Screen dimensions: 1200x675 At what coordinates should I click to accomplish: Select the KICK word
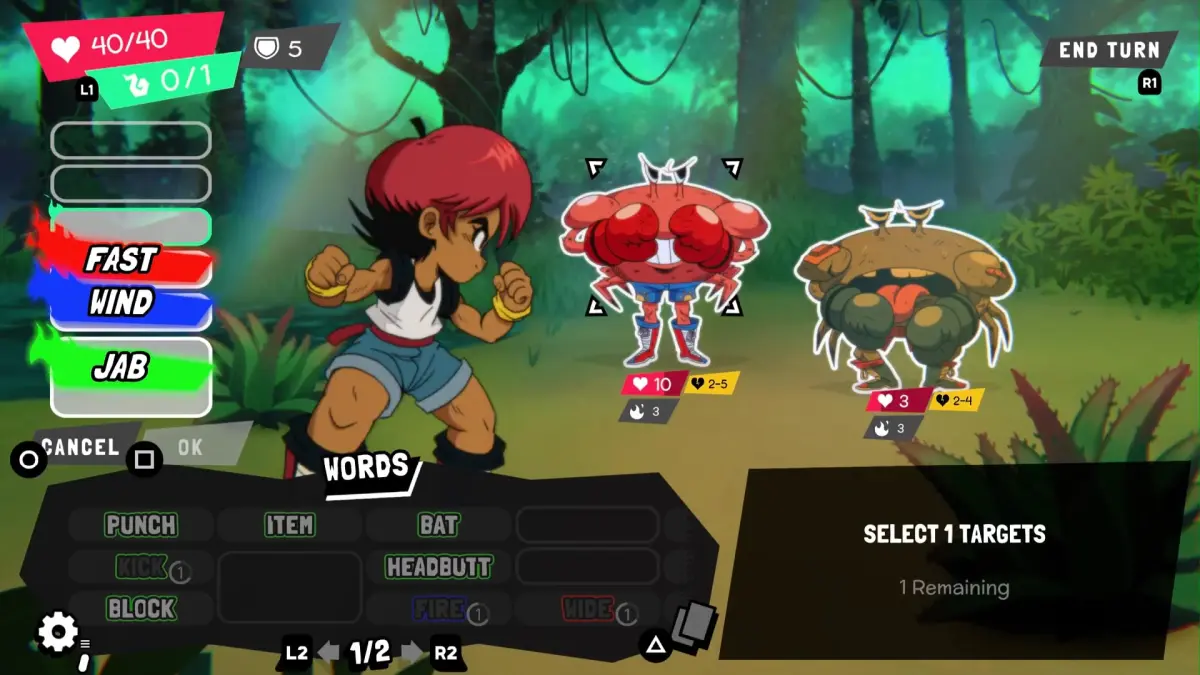coord(141,567)
